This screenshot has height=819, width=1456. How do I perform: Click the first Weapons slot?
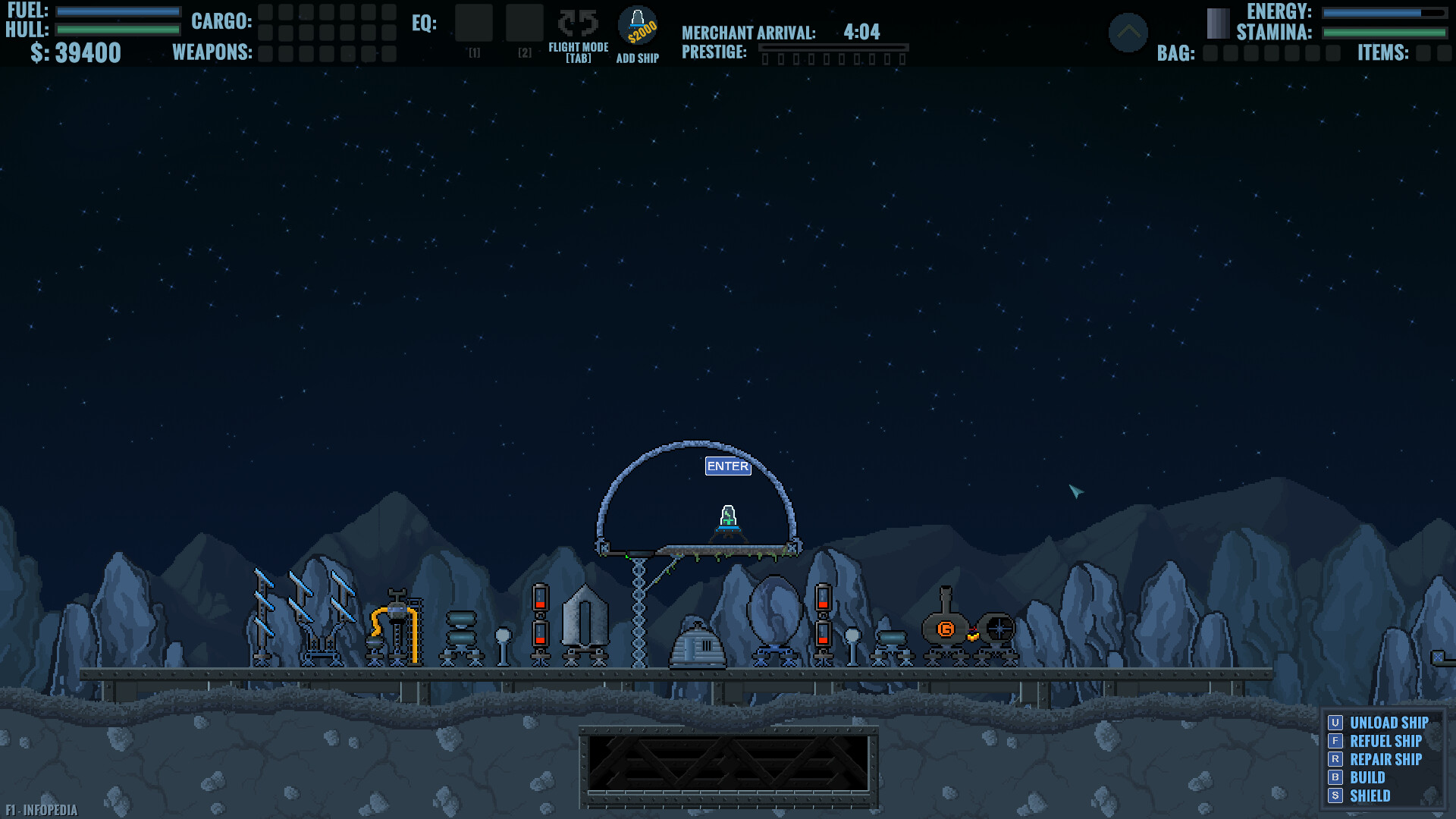pos(266,54)
